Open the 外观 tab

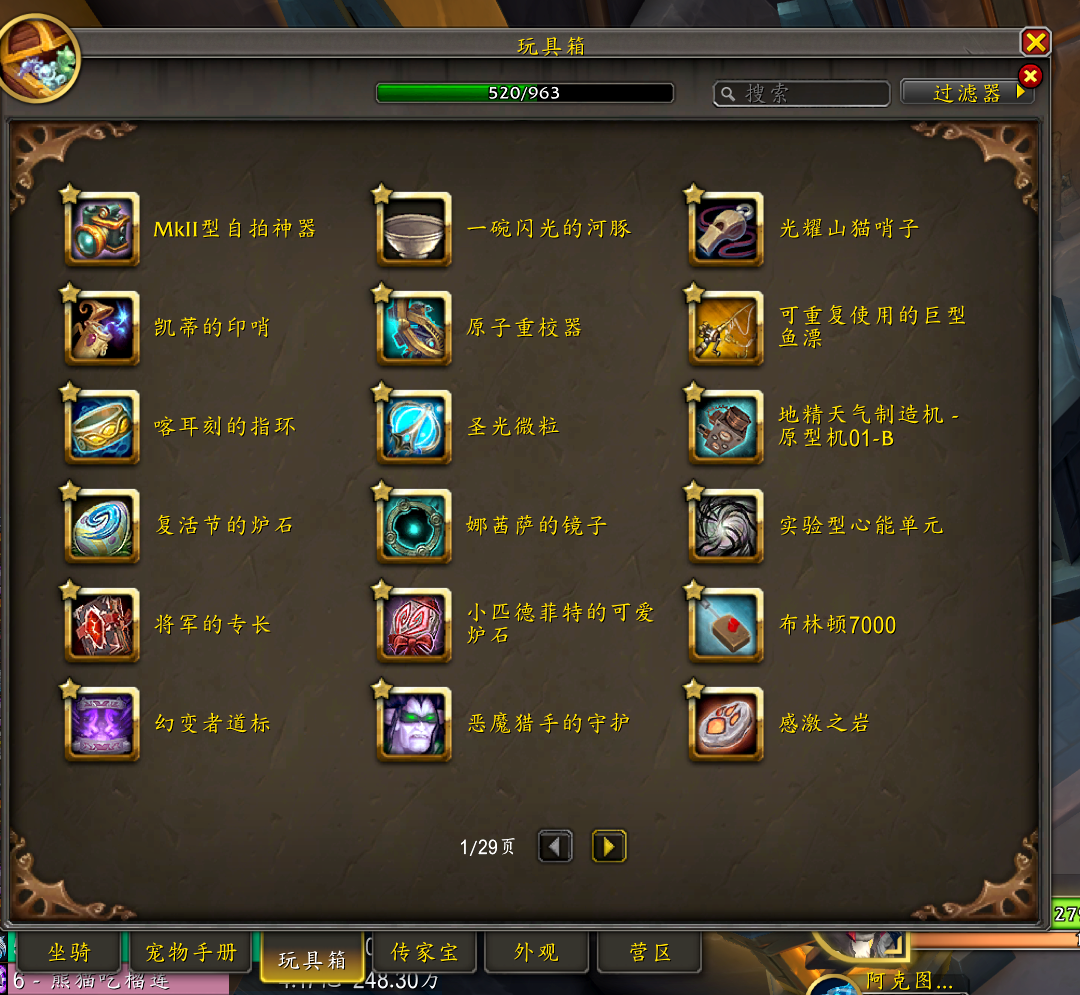pyautogui.click(x=536, y=952)
